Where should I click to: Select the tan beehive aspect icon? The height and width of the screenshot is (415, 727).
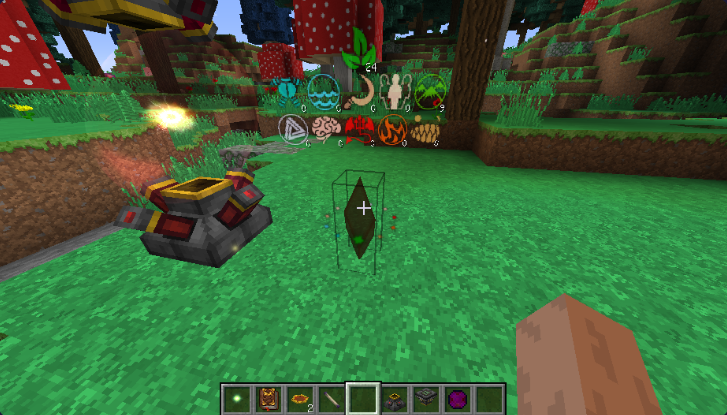coord(425,131)
